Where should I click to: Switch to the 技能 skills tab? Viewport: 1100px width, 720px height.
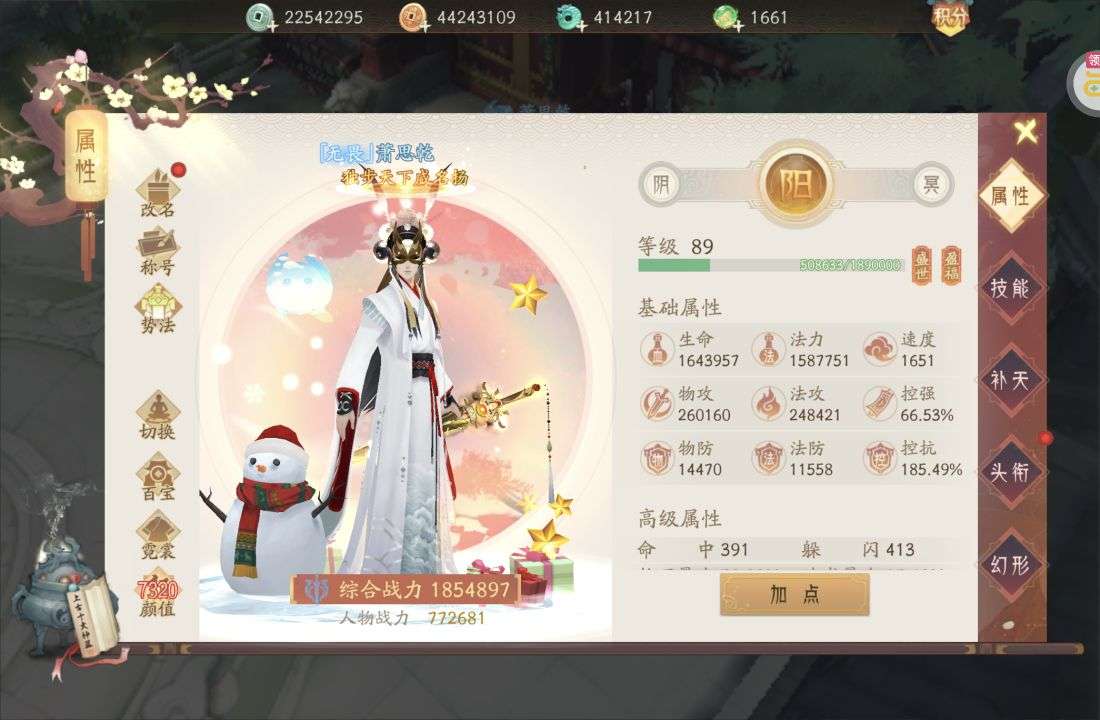(x=1010, y=288)
